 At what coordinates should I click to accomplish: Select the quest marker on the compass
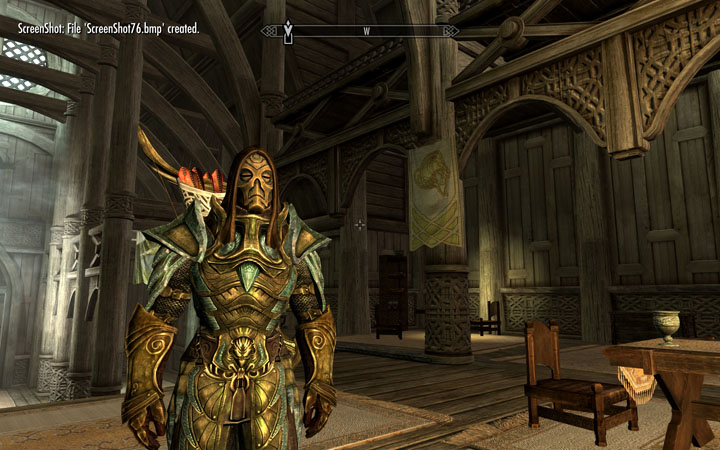coord(288,31)
